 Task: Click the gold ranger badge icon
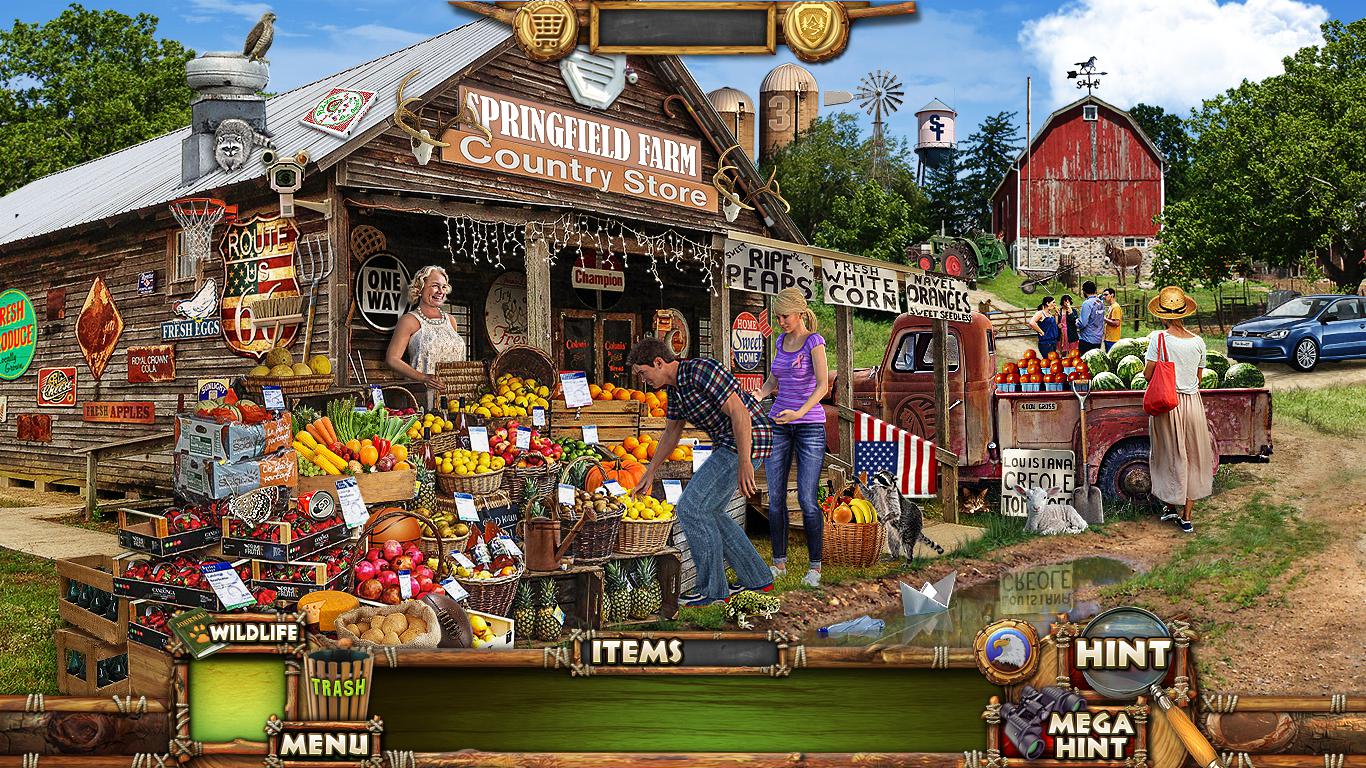point(815,28)
